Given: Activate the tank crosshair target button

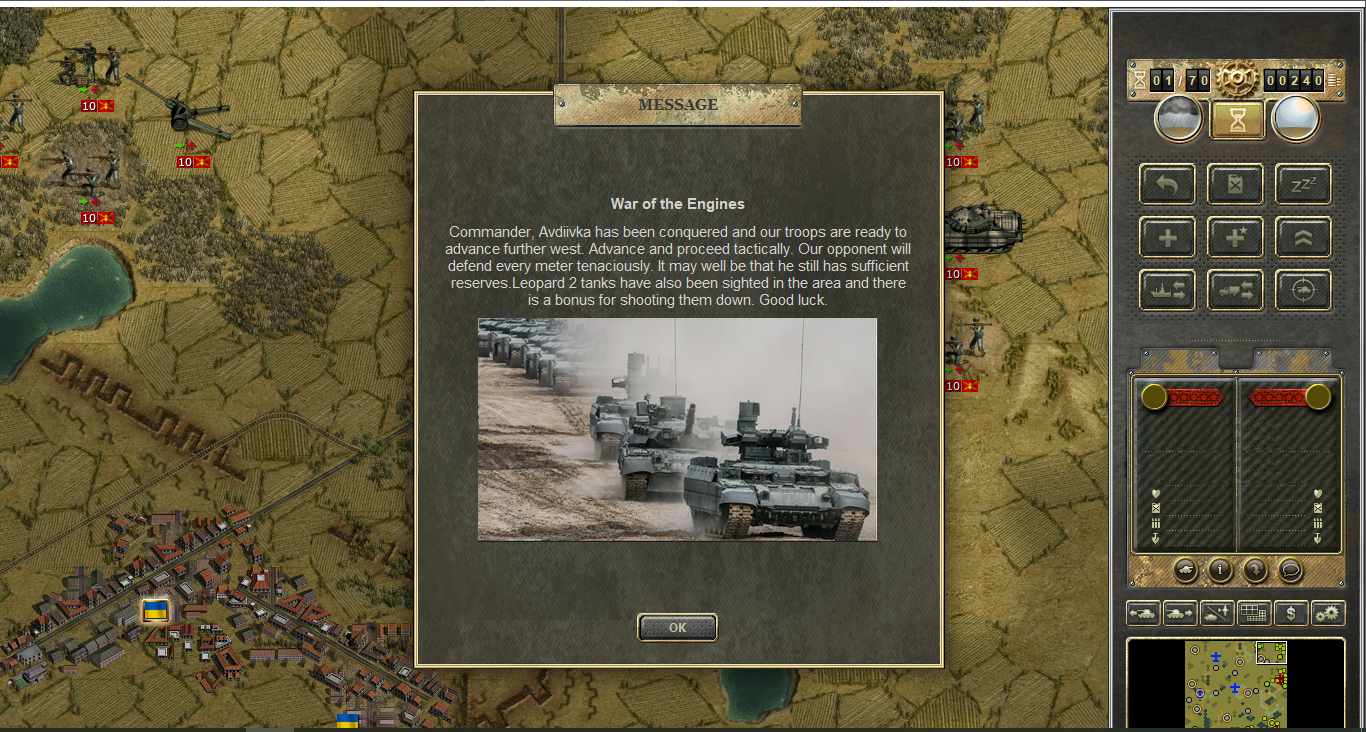Looking at the screenshot, I should pos(1303,290).
